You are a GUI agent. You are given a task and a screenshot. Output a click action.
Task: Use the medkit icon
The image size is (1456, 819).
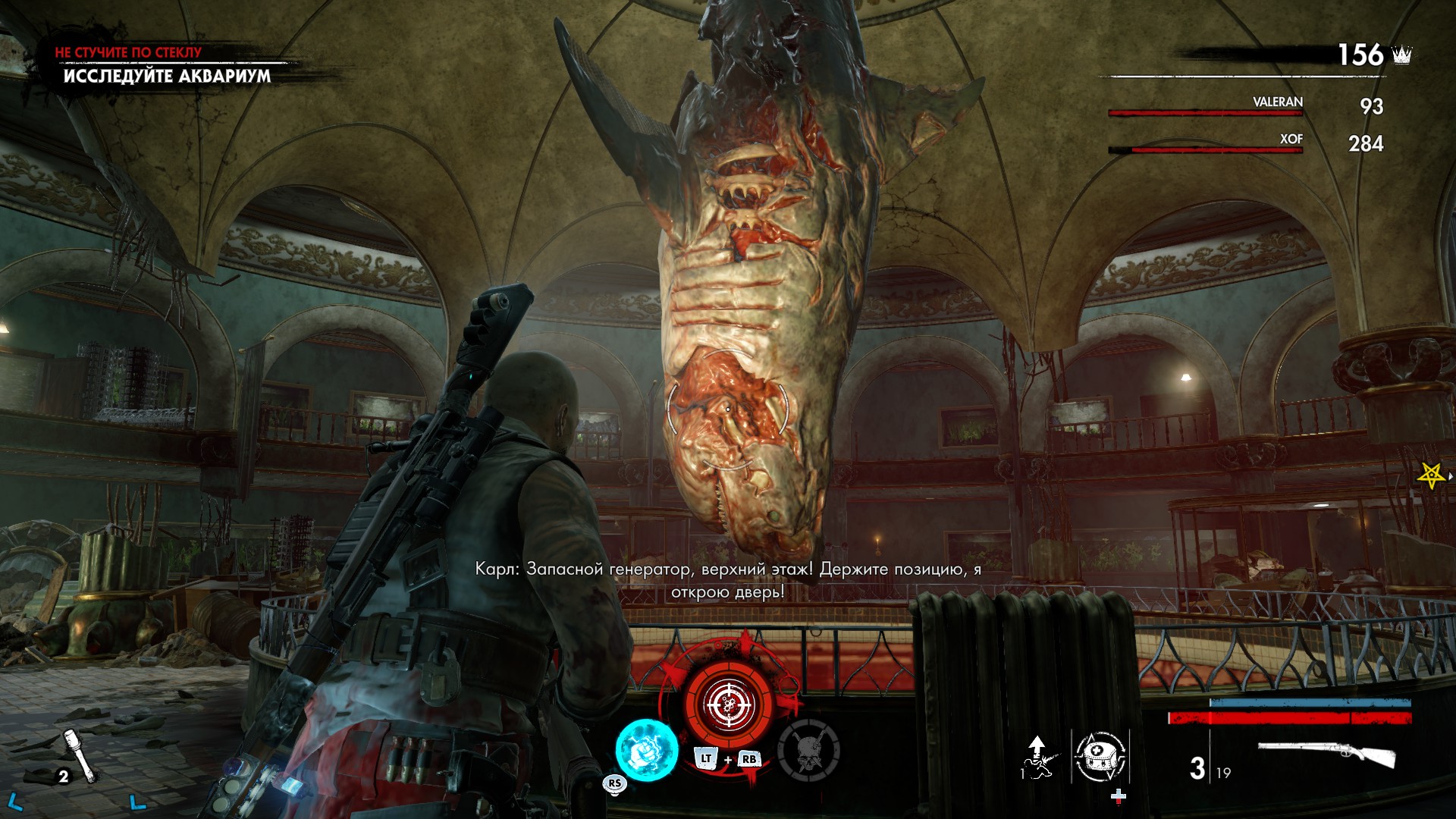(1100, 756)
